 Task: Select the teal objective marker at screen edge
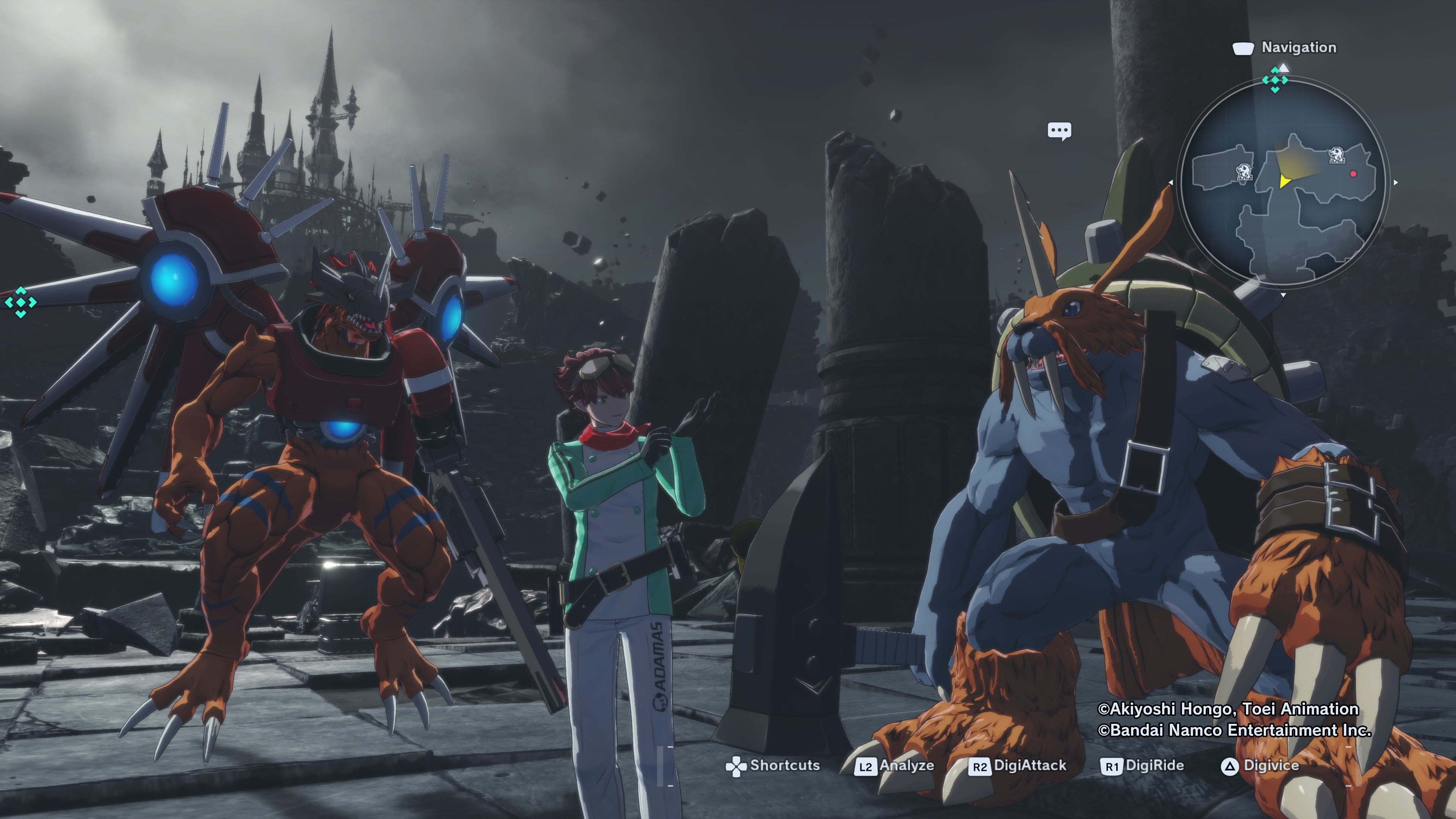[21, 303]
